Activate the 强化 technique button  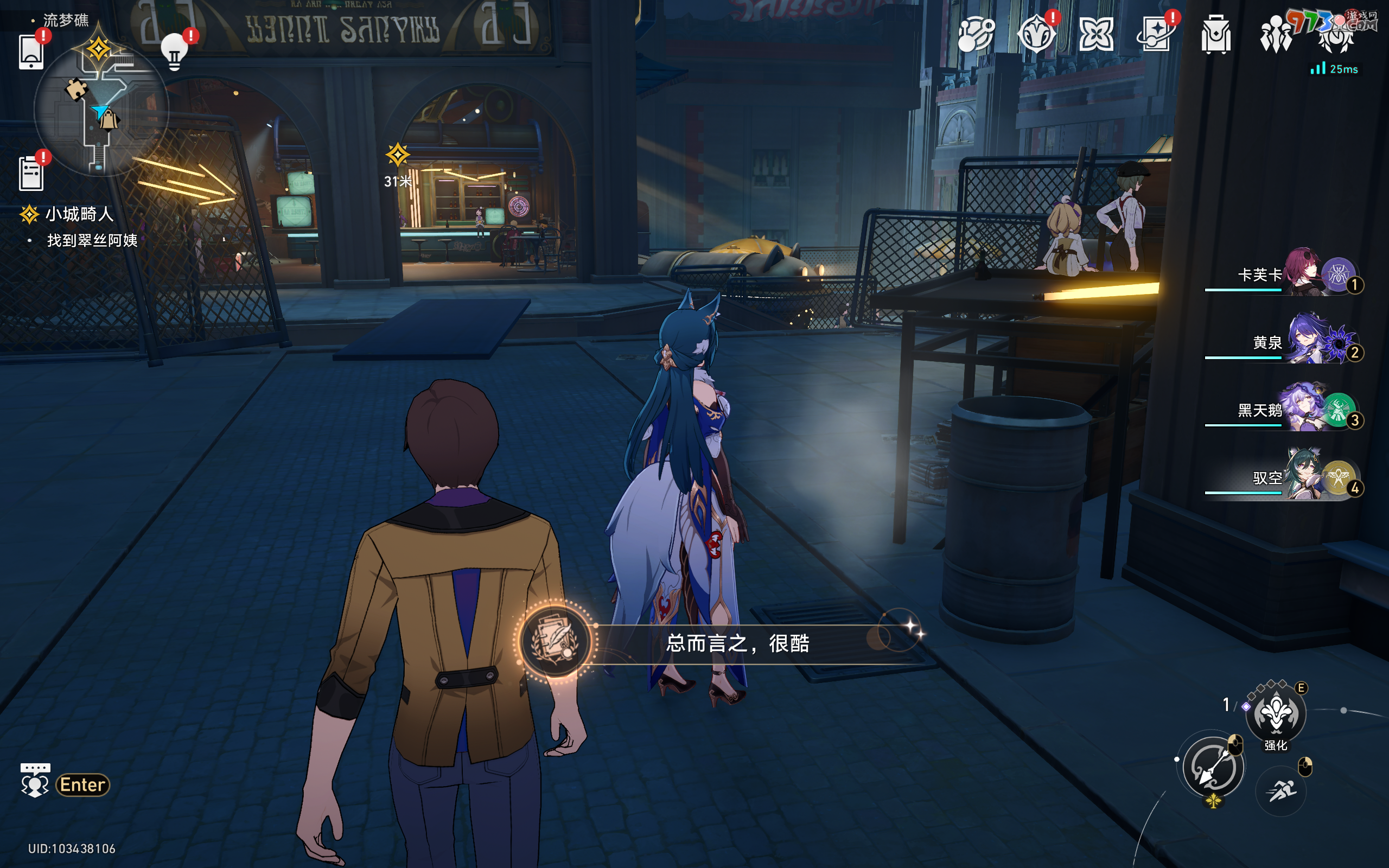[x=1276, y=713]
